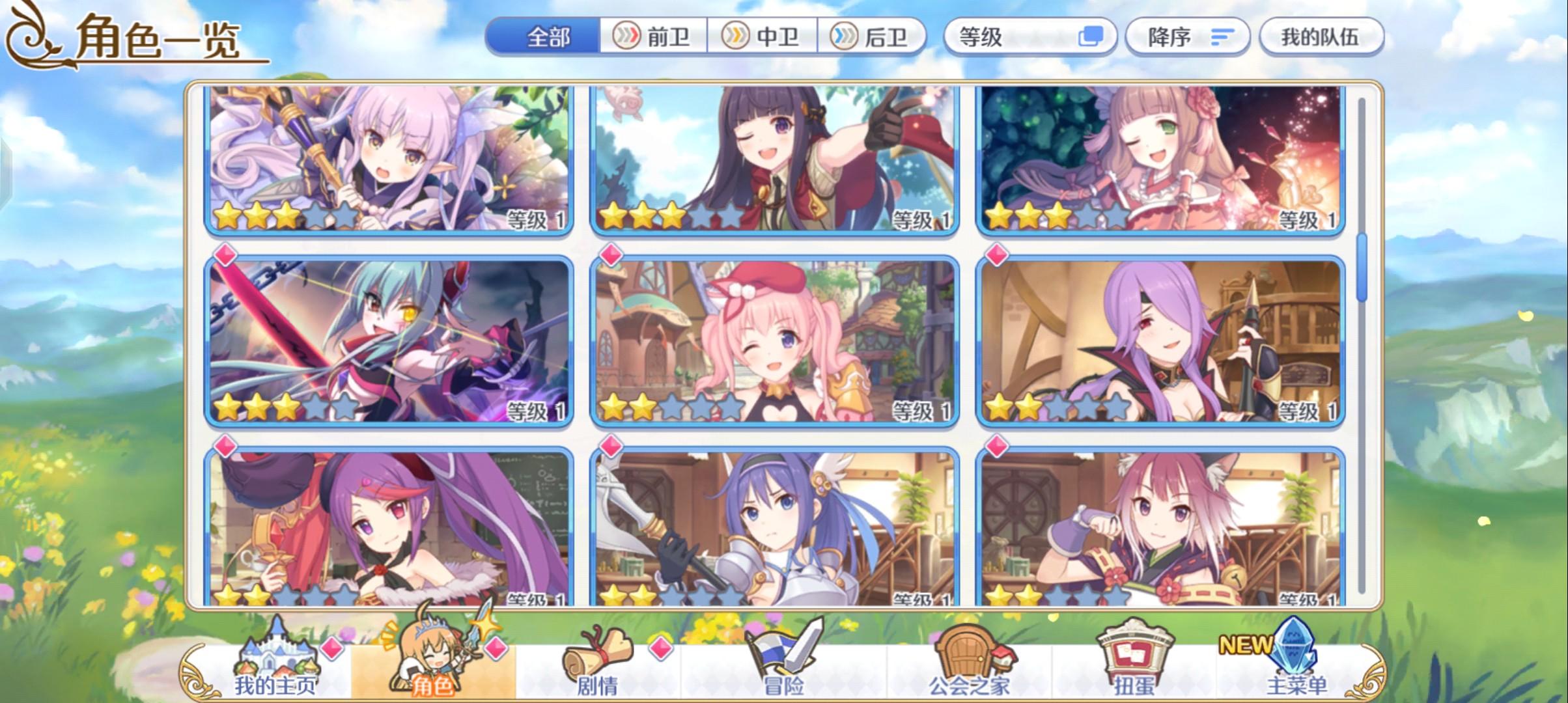
Task: Open 我的队伍 my teams
Action: coord(1322,37)
